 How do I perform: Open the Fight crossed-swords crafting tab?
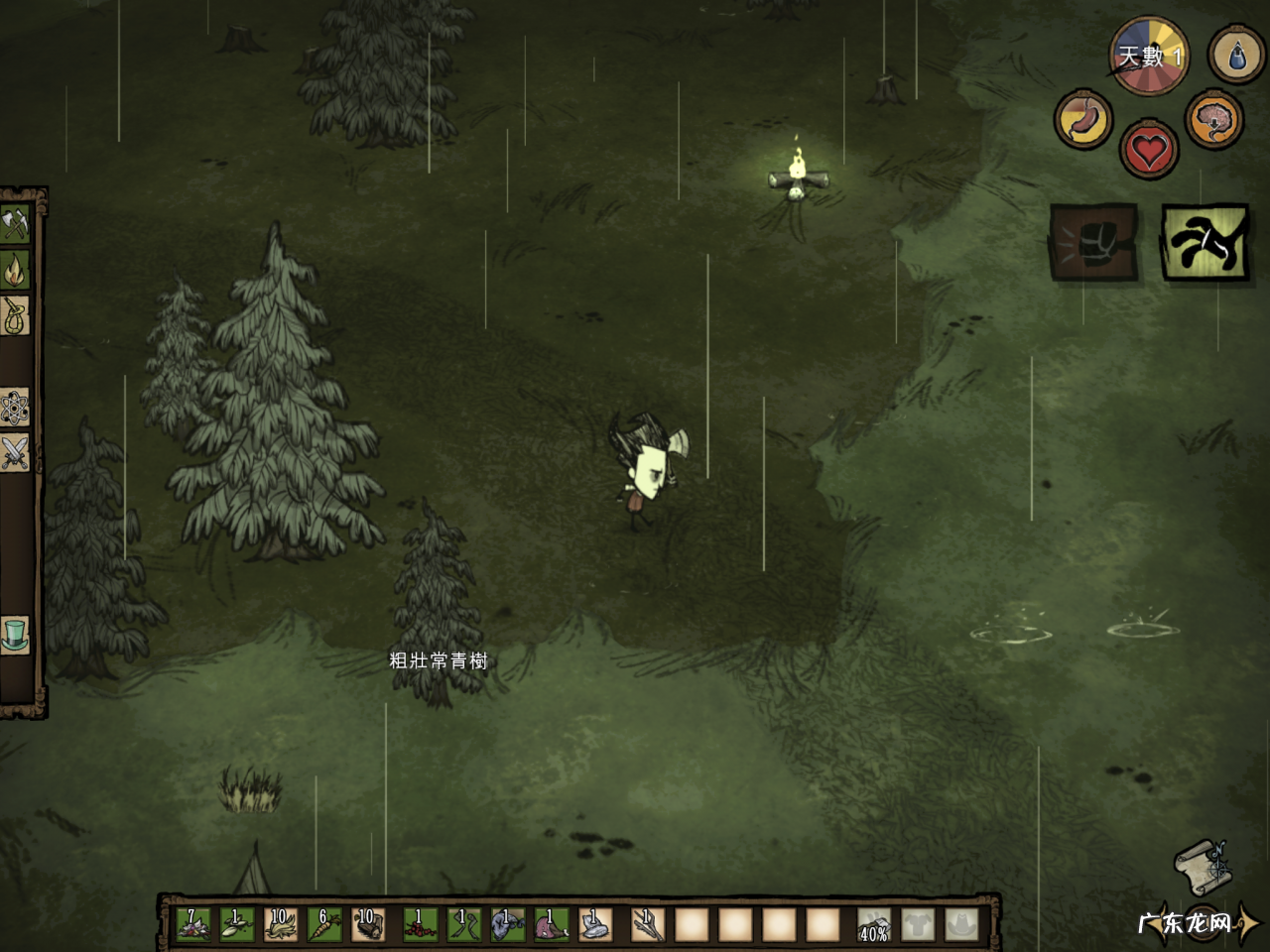click(15, 452)
